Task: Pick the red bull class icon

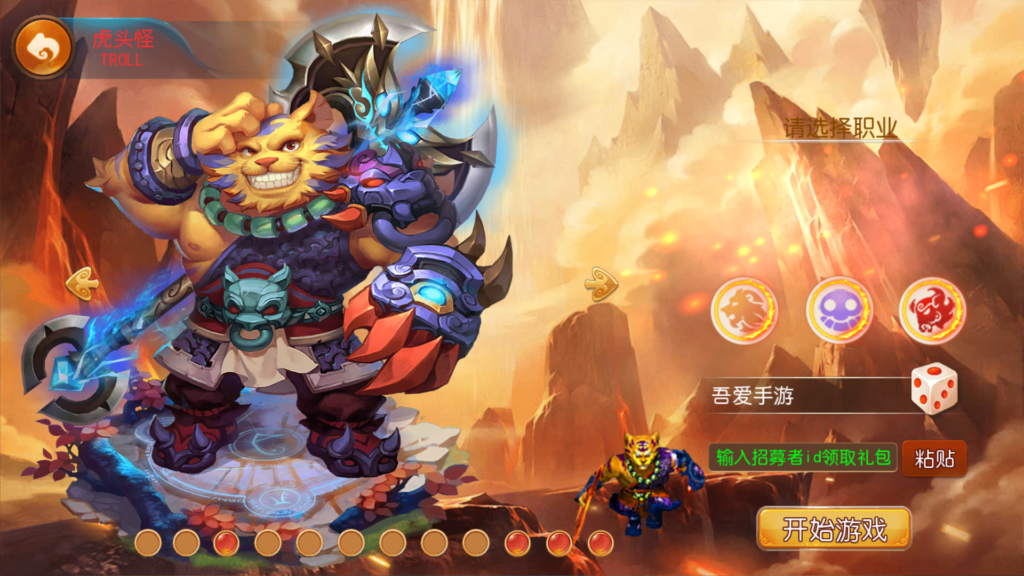Action: (x=932, y=311)
